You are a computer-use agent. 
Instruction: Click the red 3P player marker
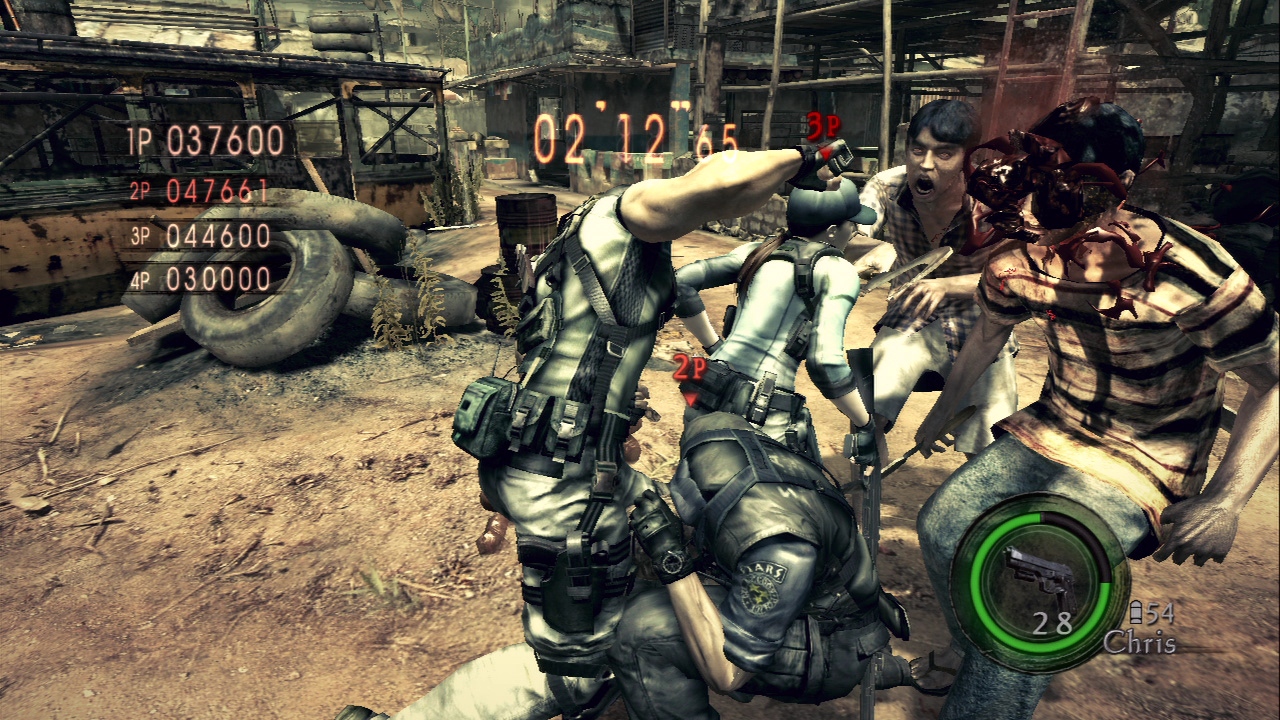point(822,126)
